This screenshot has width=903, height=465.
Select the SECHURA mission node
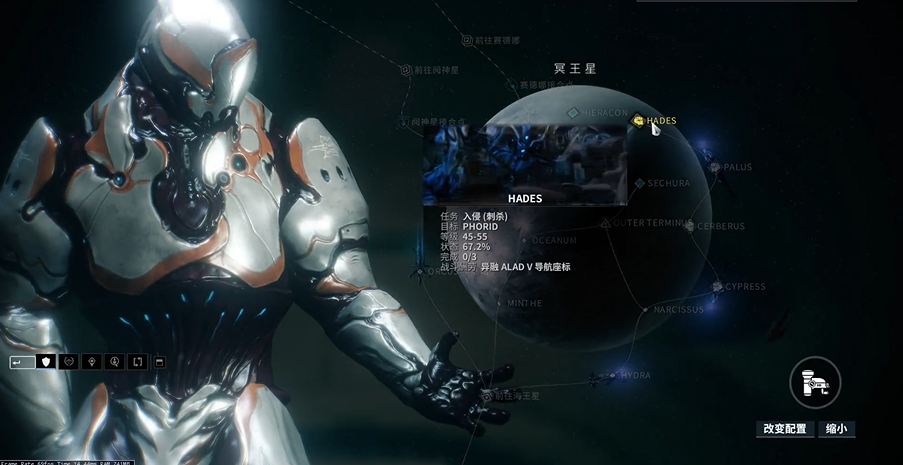[639, 184]
